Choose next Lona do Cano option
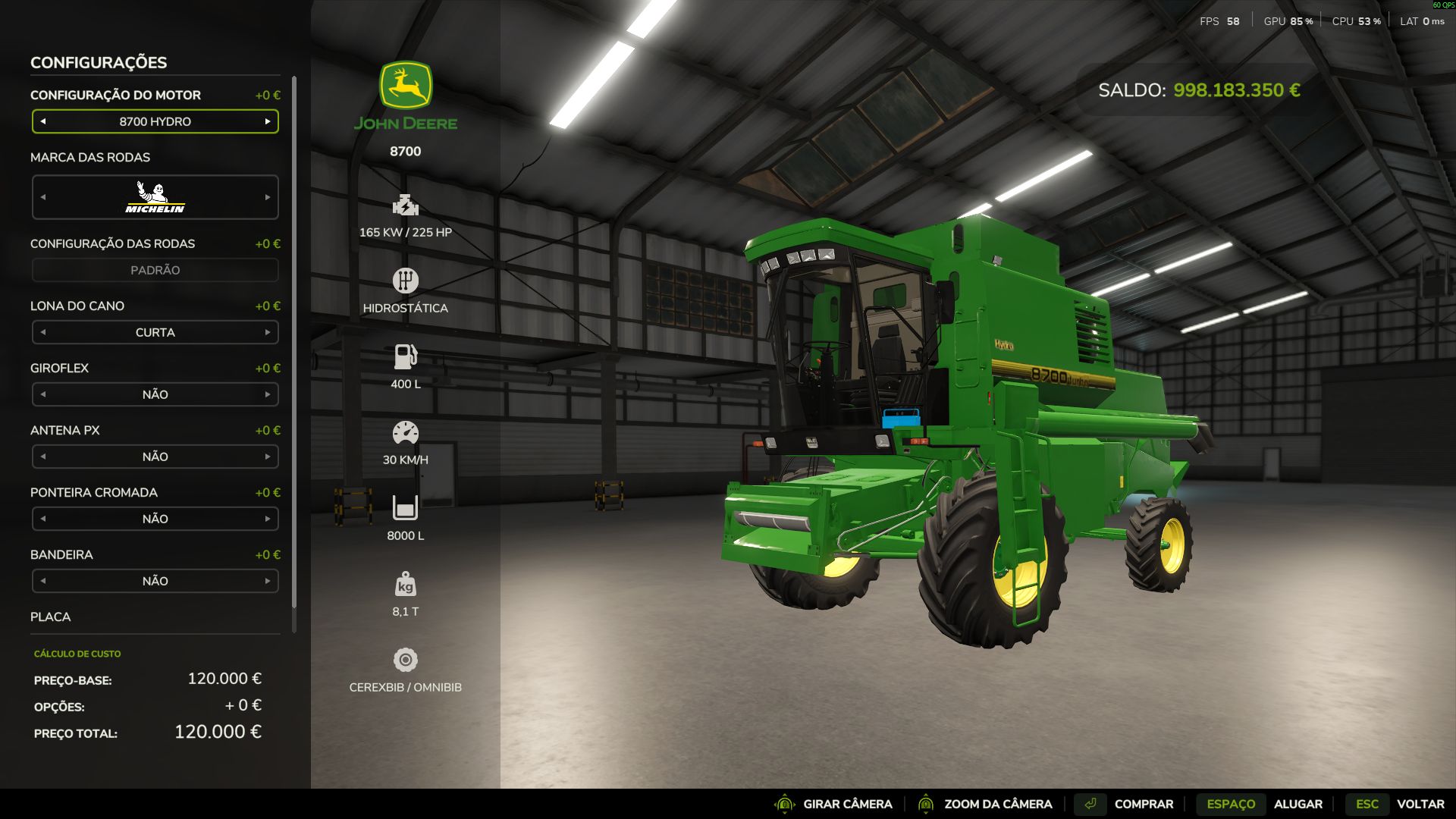Viewport: 1456px width, 819px height. 268,332
